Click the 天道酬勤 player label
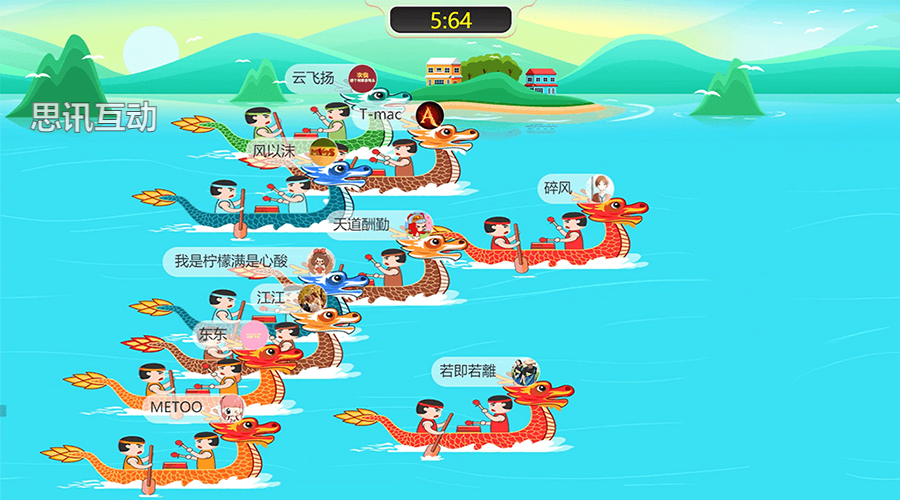This screenshot has height=500, width=900. (x=362, y=224)
